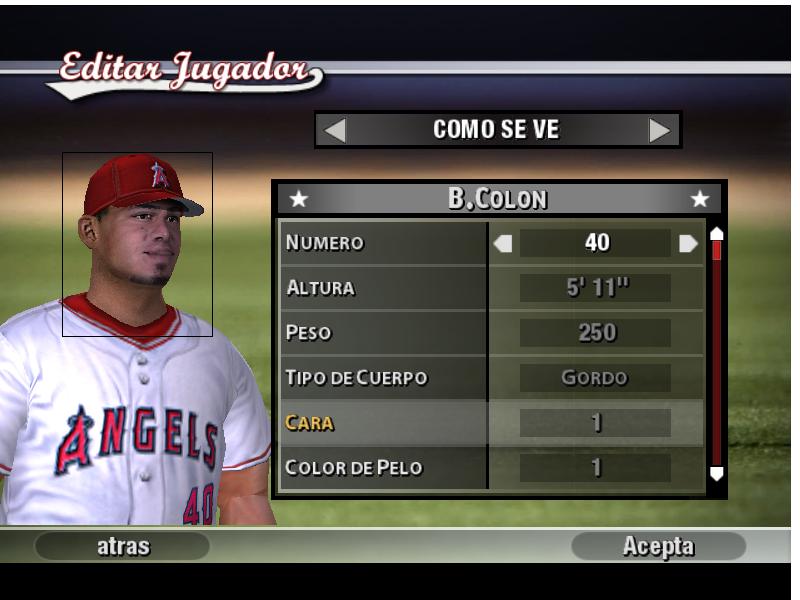Choose the Peso row

(x=383, y=333)
